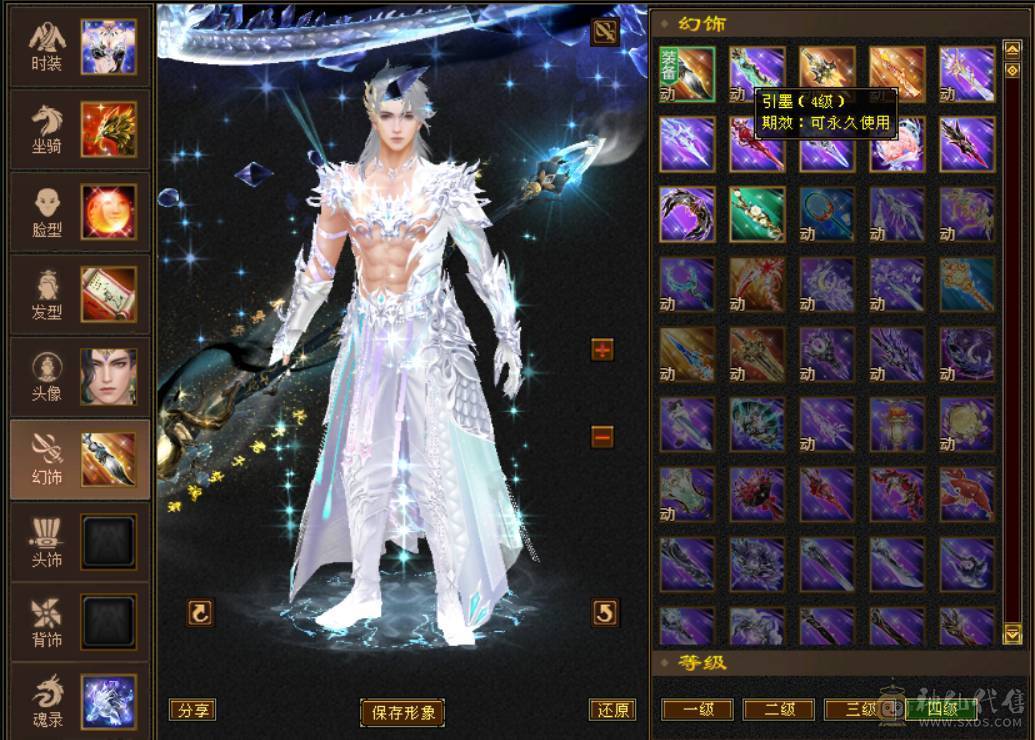Filter by 一级 level one
Image resolution: width=1035 pixels, height=740 pixels.
click(697, 710)
